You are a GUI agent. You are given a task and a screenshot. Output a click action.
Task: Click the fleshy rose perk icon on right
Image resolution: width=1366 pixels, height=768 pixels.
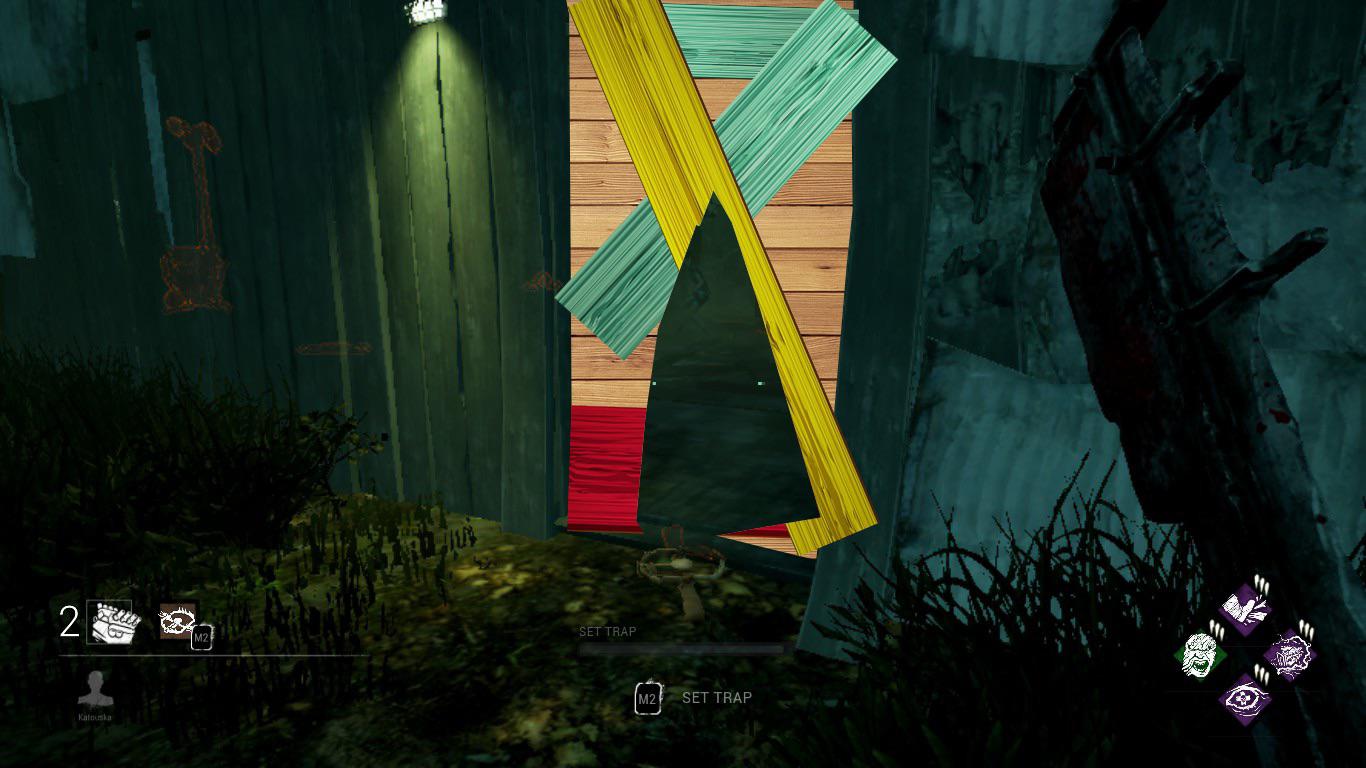coord(1291,656)
